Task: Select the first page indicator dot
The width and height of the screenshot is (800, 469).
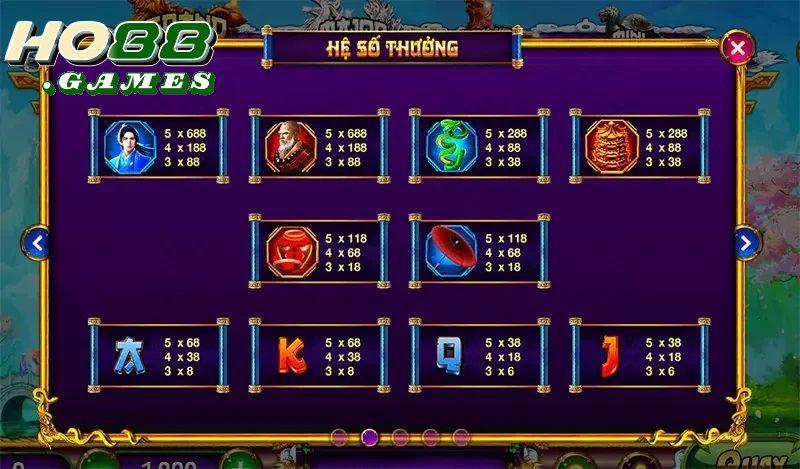Action: 339,437
